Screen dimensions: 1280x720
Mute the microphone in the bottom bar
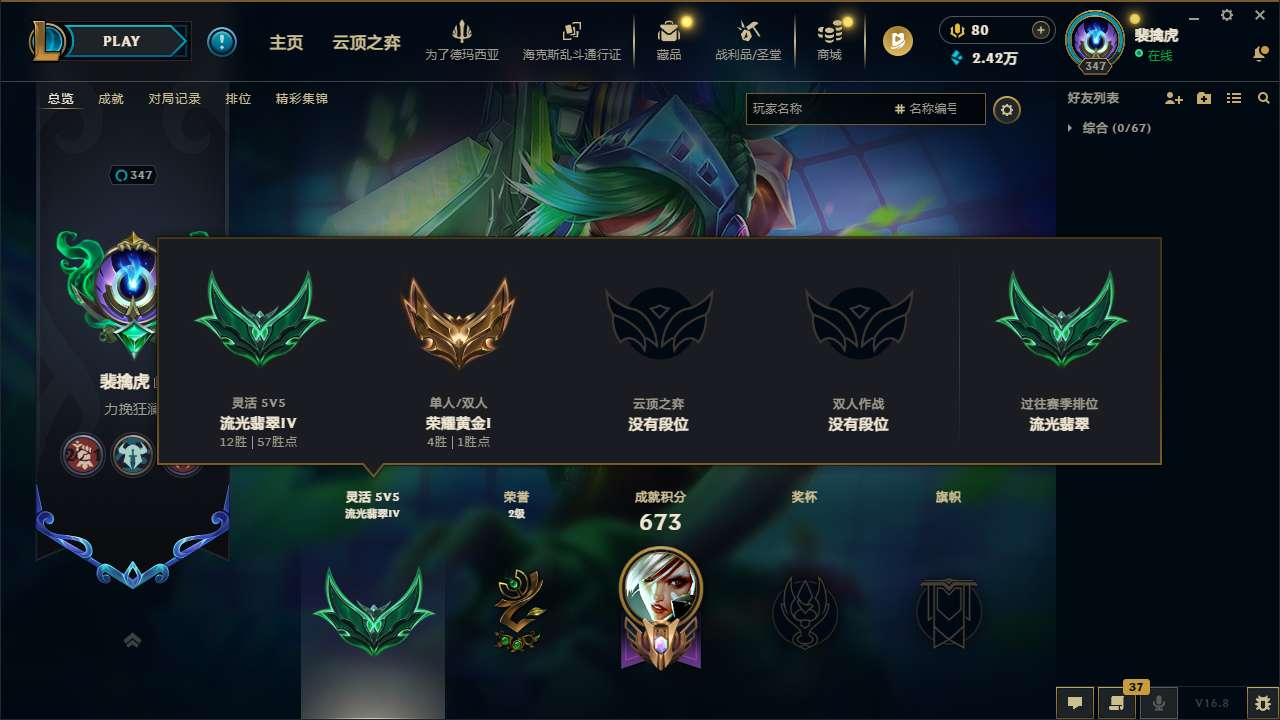[1158, 703]
